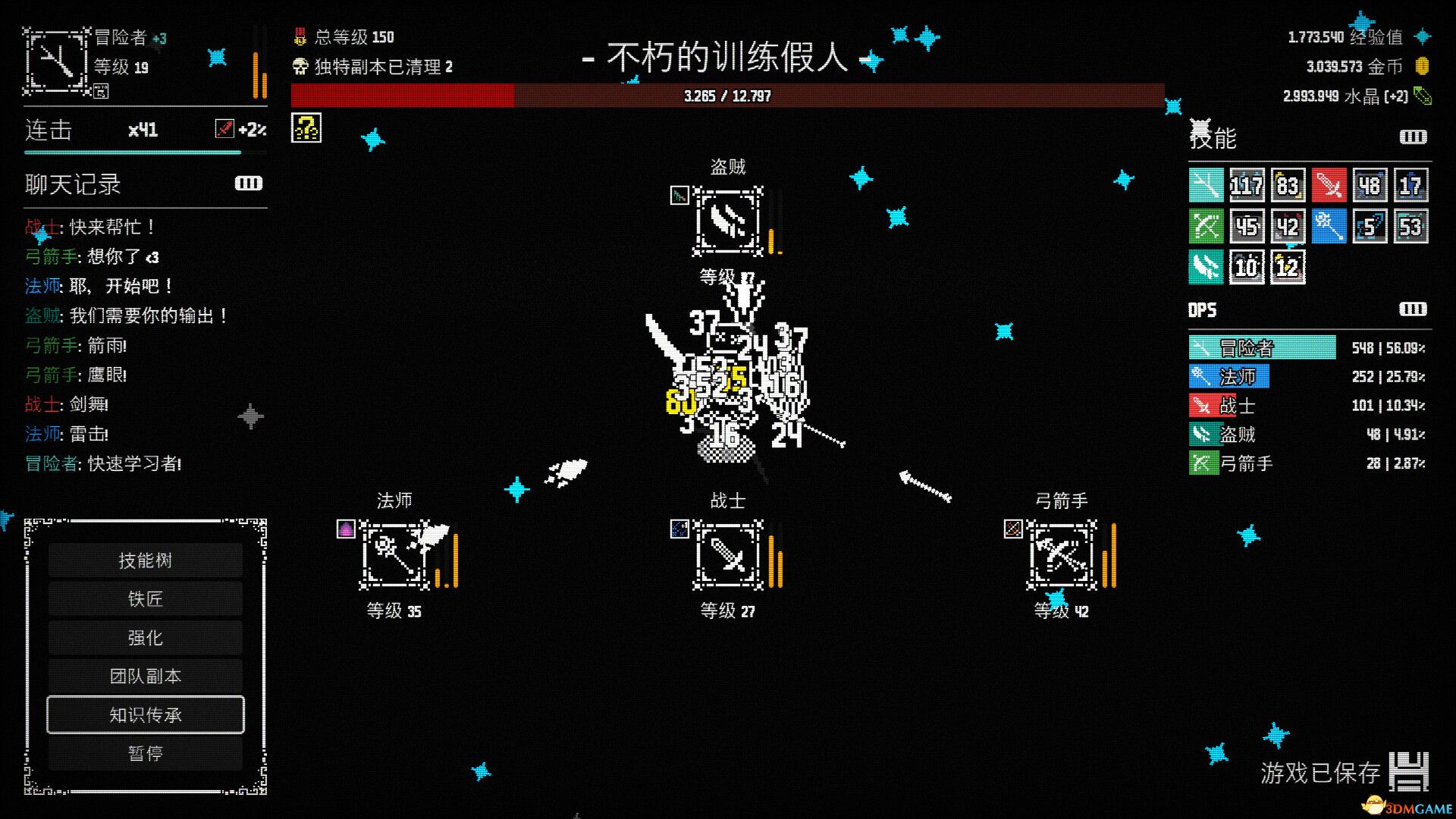Collapse the DPS panel
The image size is (1456, 819).
(x=1412, y=309)
